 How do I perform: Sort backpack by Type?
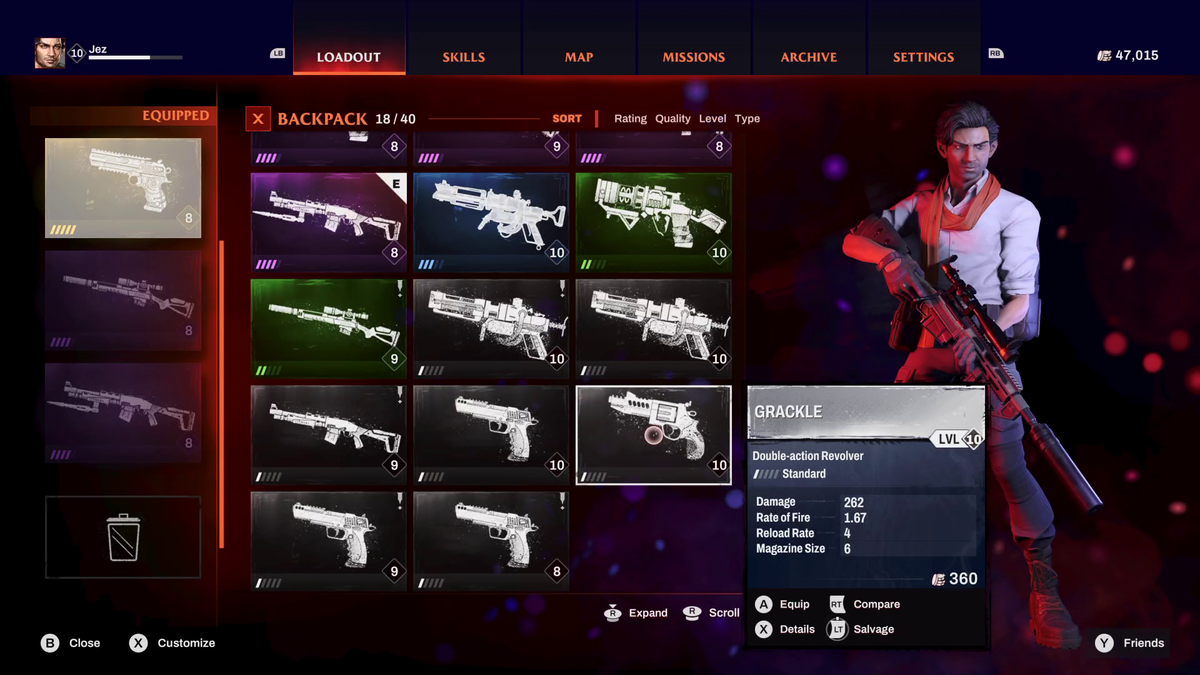[747, 119]
